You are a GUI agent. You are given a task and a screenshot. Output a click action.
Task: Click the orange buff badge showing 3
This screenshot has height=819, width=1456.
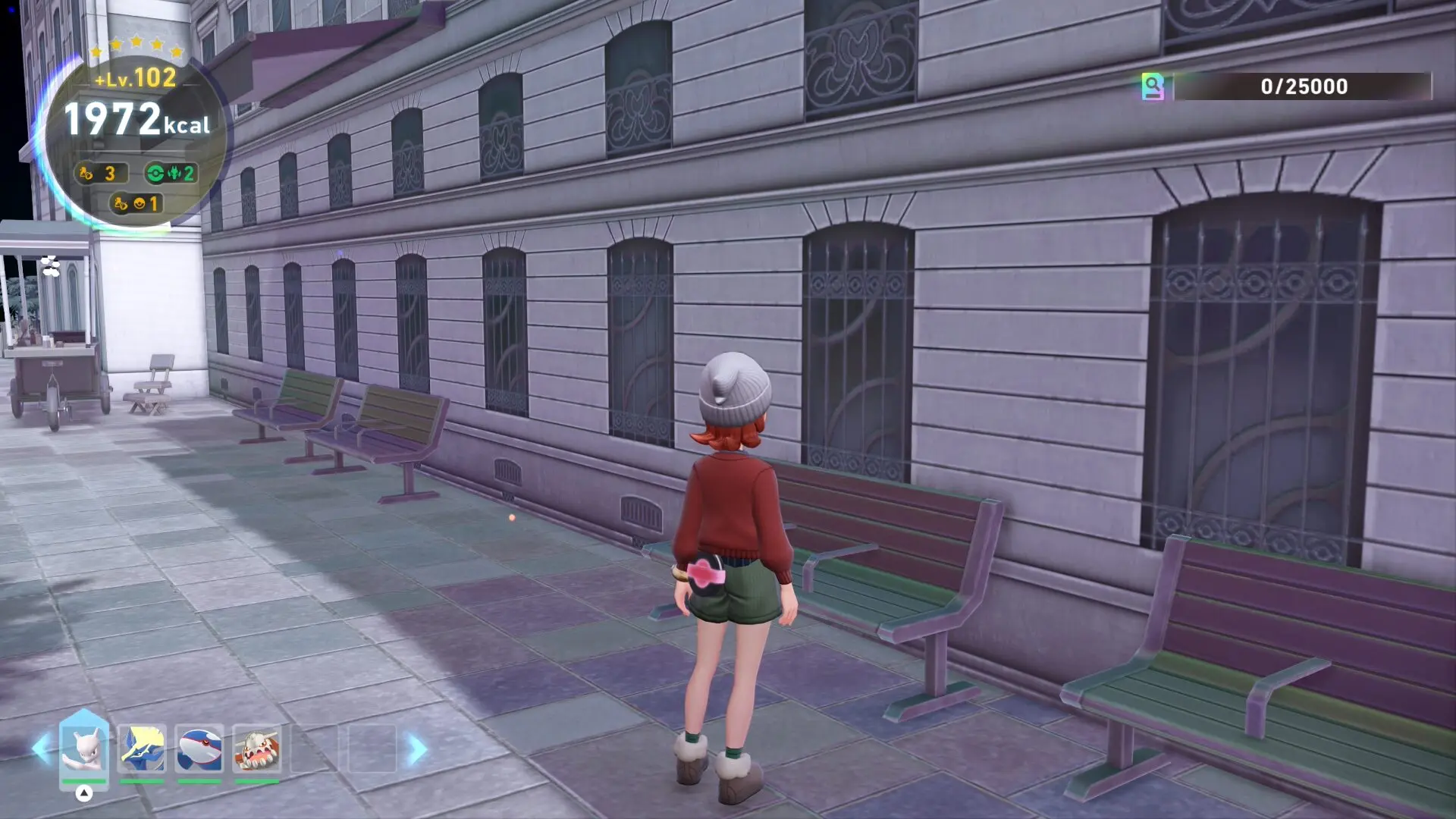(x=100, y=174)
